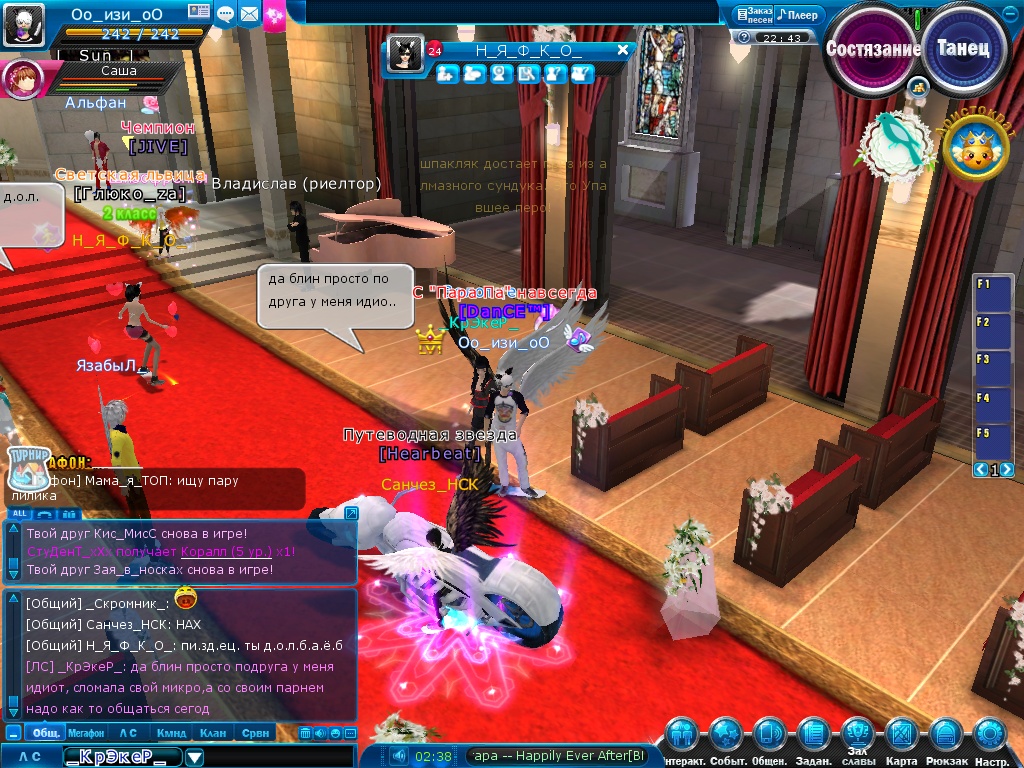Open the mail envelope icon
The width and height of the screenshot is (1024, 768).
(248, 14)
